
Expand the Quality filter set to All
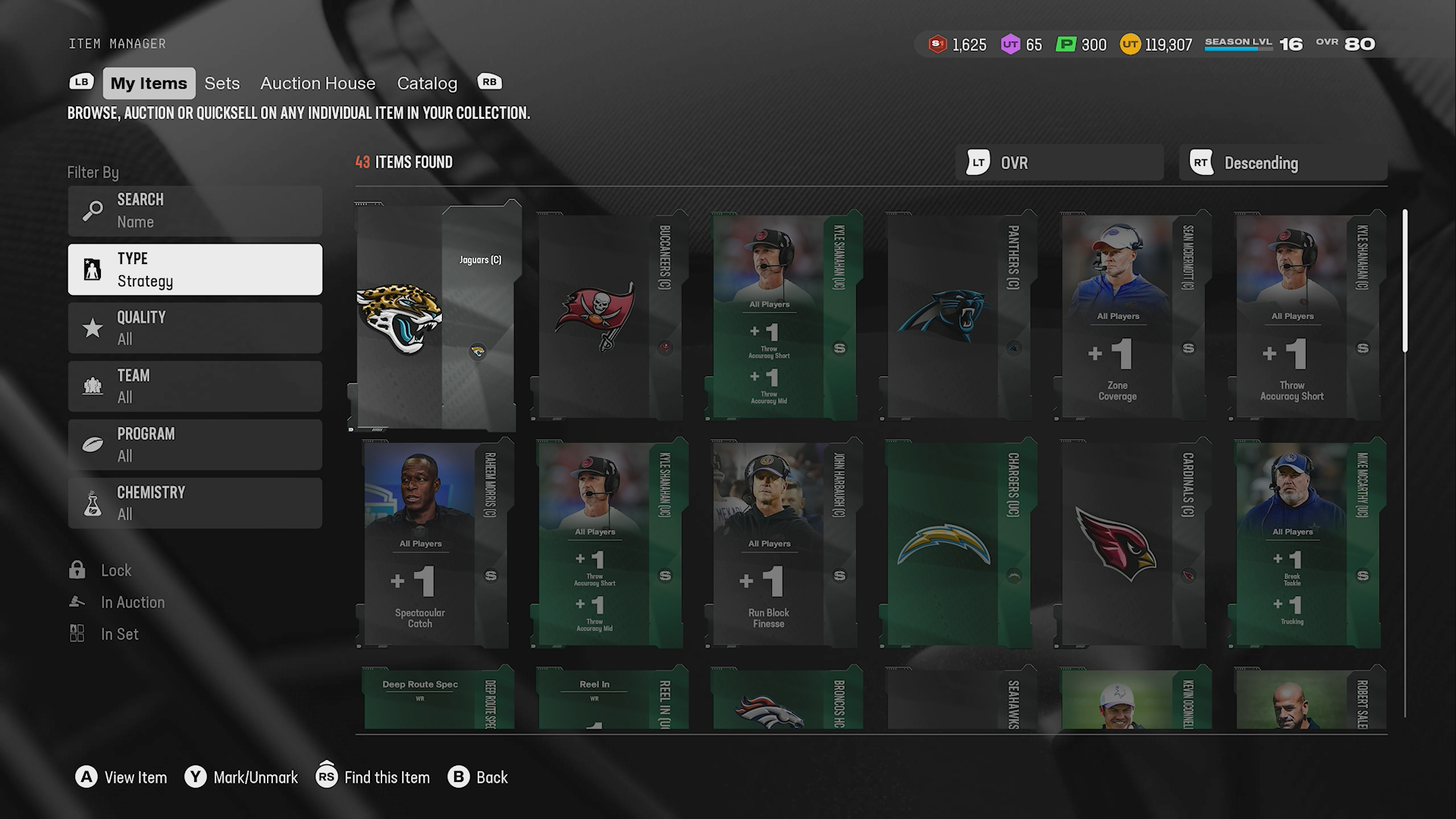(195, 328)
